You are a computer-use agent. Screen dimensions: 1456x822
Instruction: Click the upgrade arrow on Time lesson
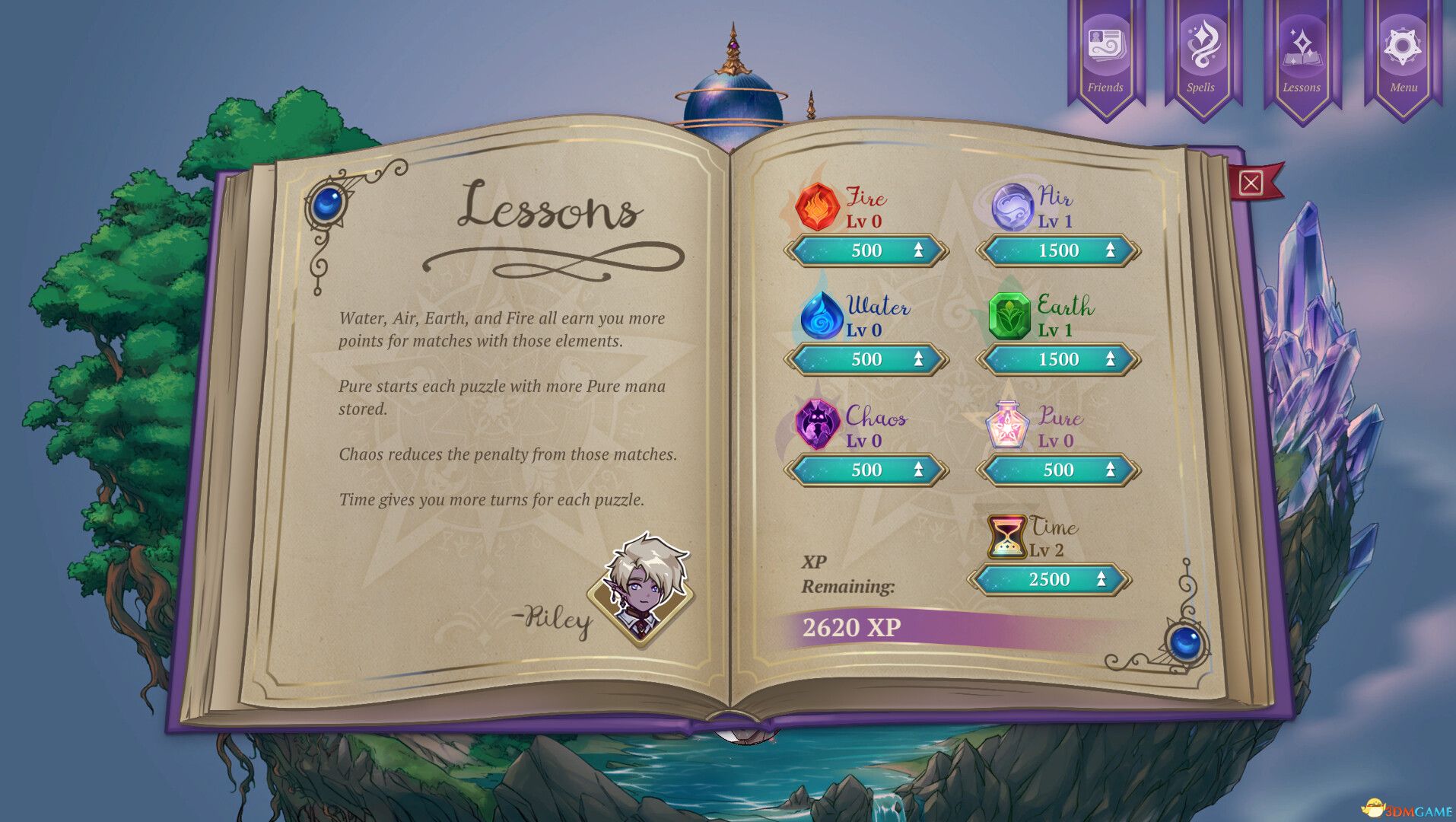click(x=1102, y=579)
